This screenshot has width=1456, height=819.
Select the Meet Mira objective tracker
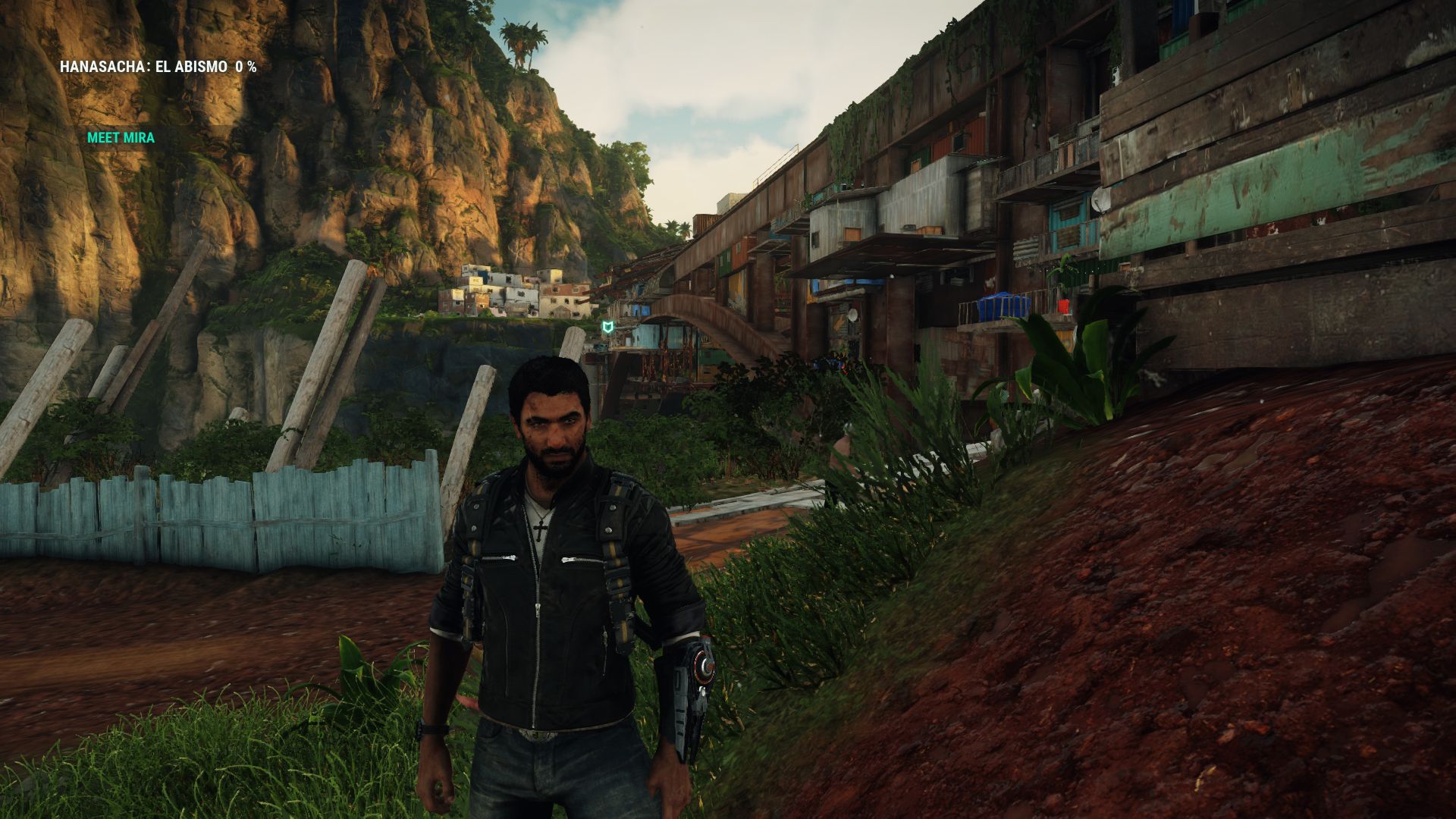coord(121,138)
